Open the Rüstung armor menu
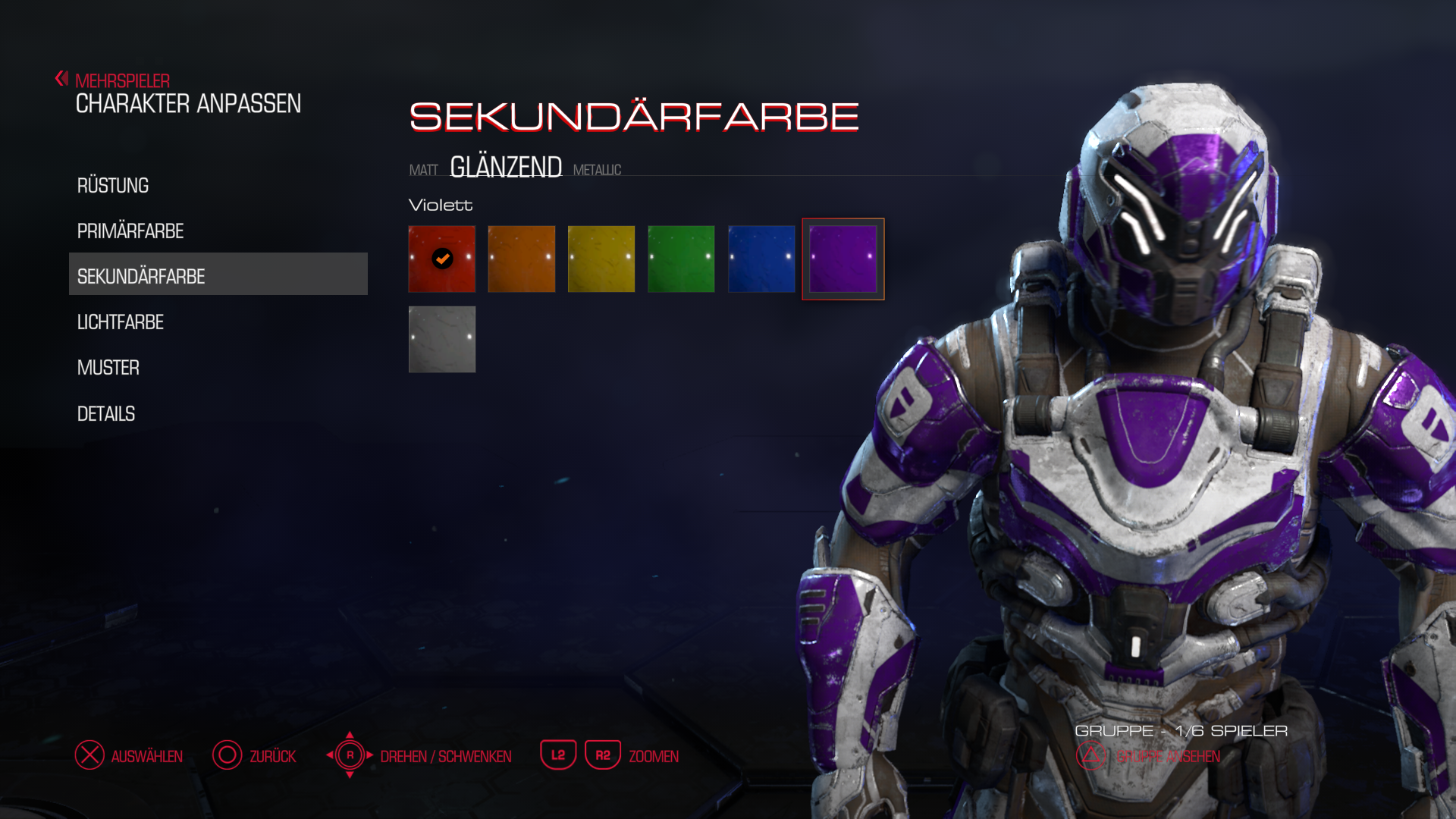1456x819 pixels. click(x=113, y=186)
